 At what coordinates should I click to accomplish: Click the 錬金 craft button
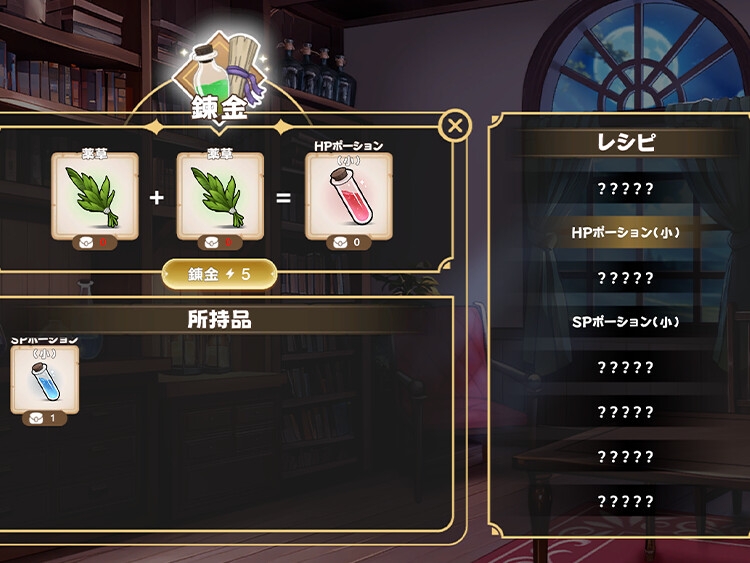220,274
